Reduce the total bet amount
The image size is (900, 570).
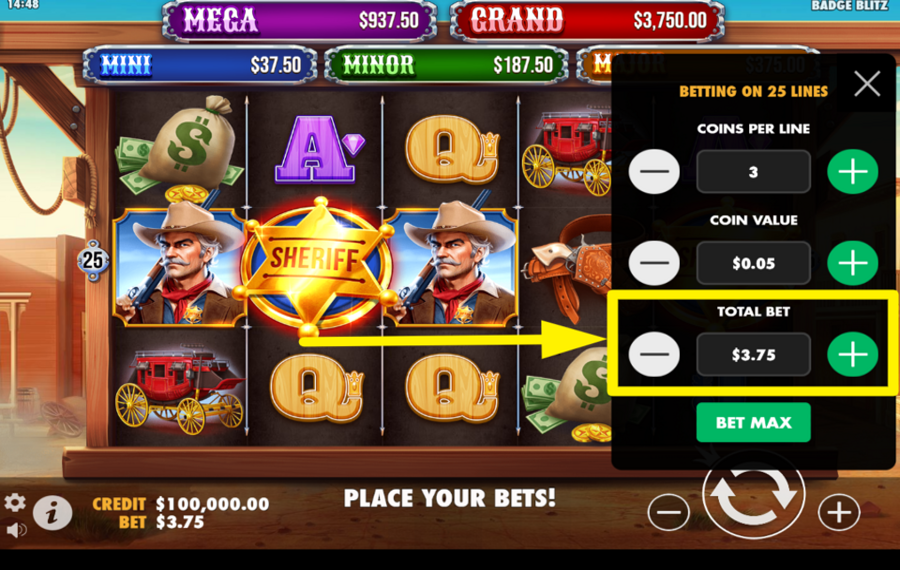tap(654, 354)
